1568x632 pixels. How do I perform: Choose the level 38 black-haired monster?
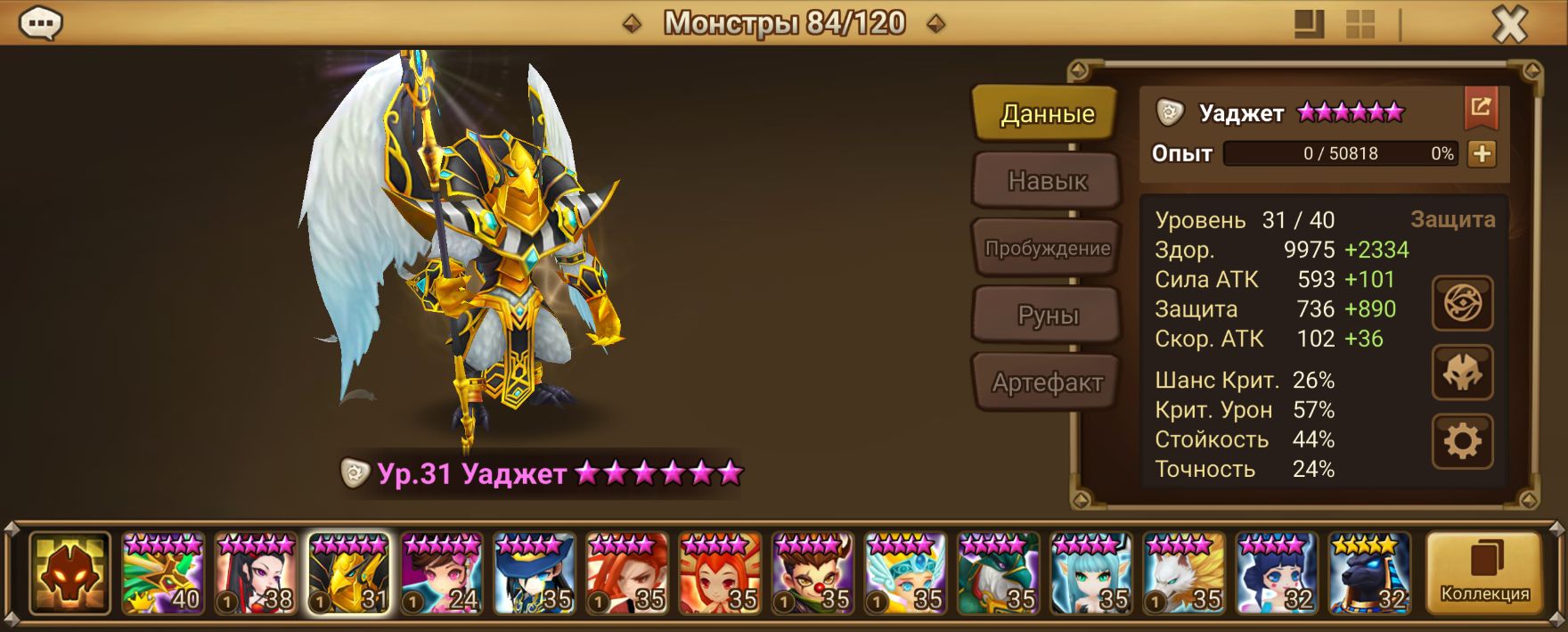point(256,574)
